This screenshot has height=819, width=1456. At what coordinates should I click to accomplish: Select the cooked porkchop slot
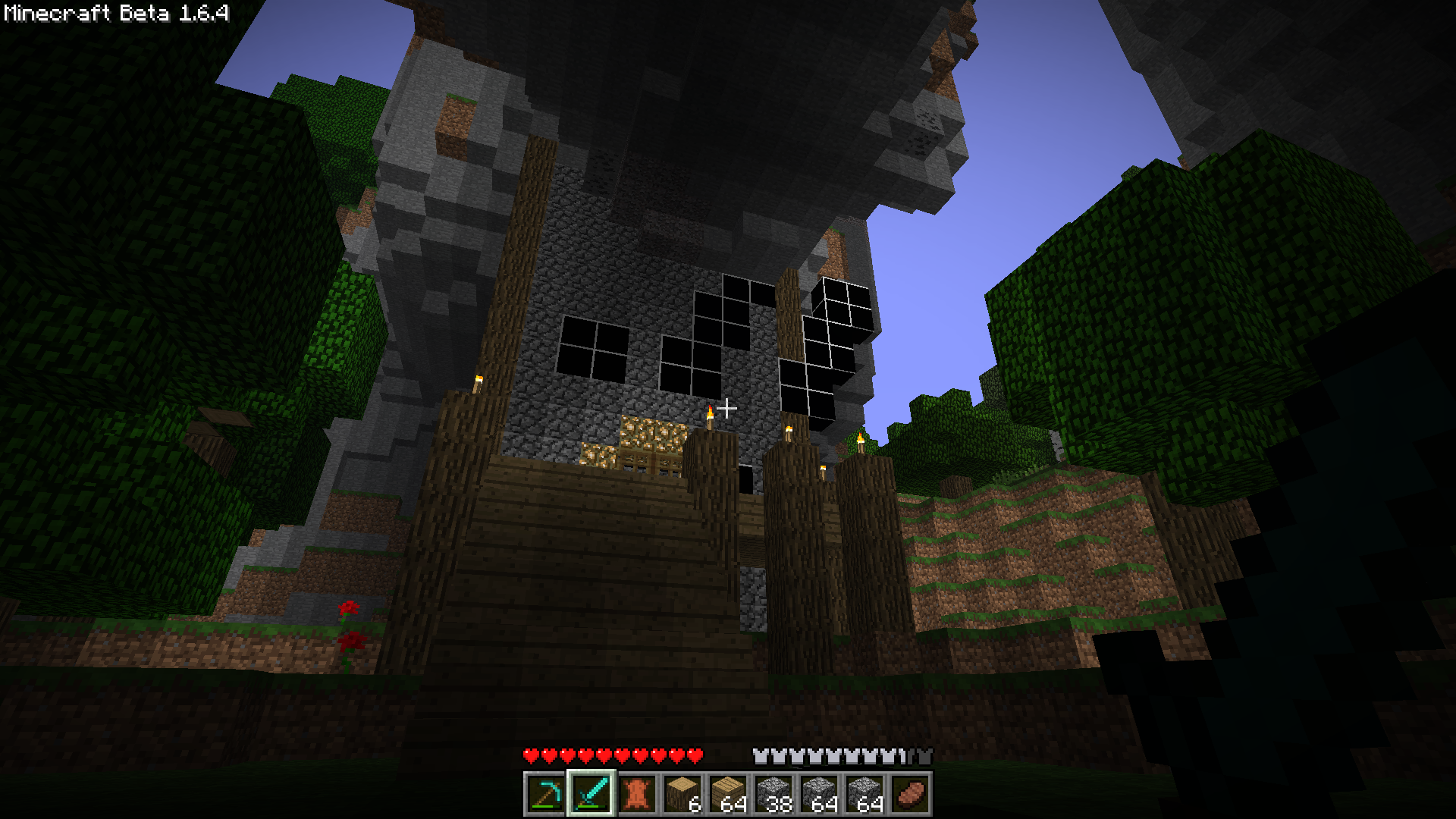(909, 794)
